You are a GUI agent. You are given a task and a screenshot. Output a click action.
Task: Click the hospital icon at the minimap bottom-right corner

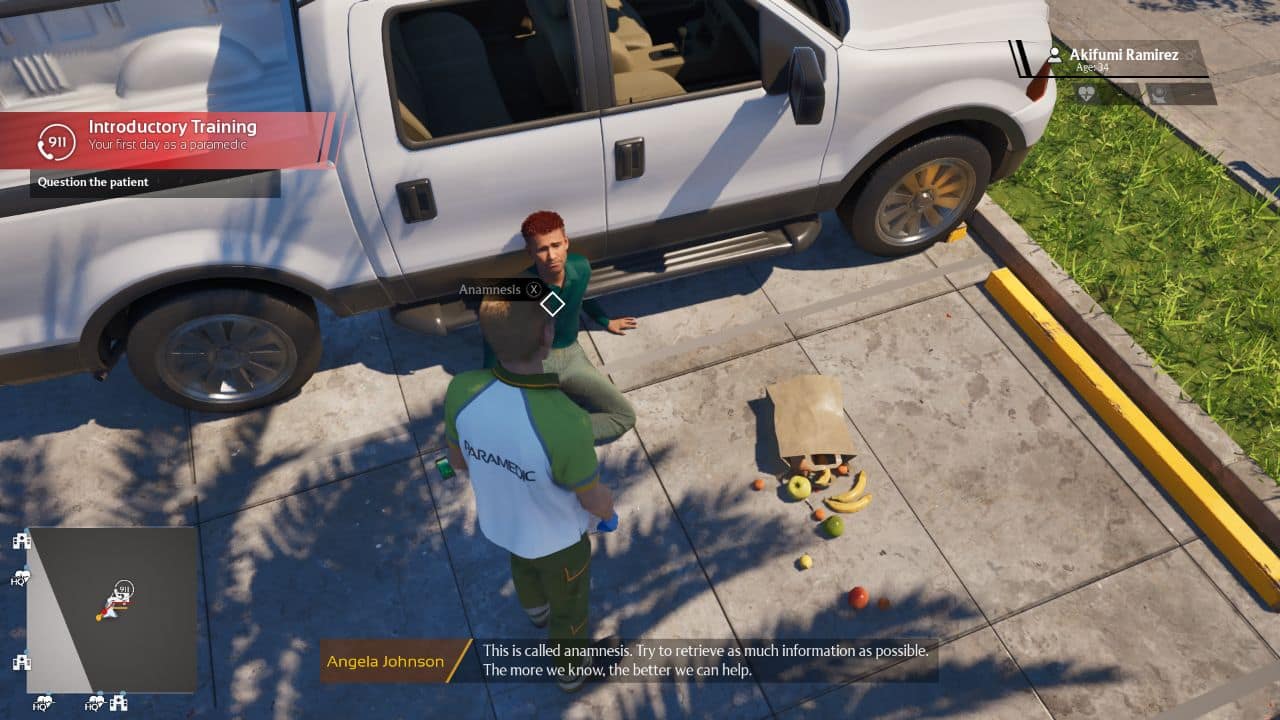tap(118, 702)
